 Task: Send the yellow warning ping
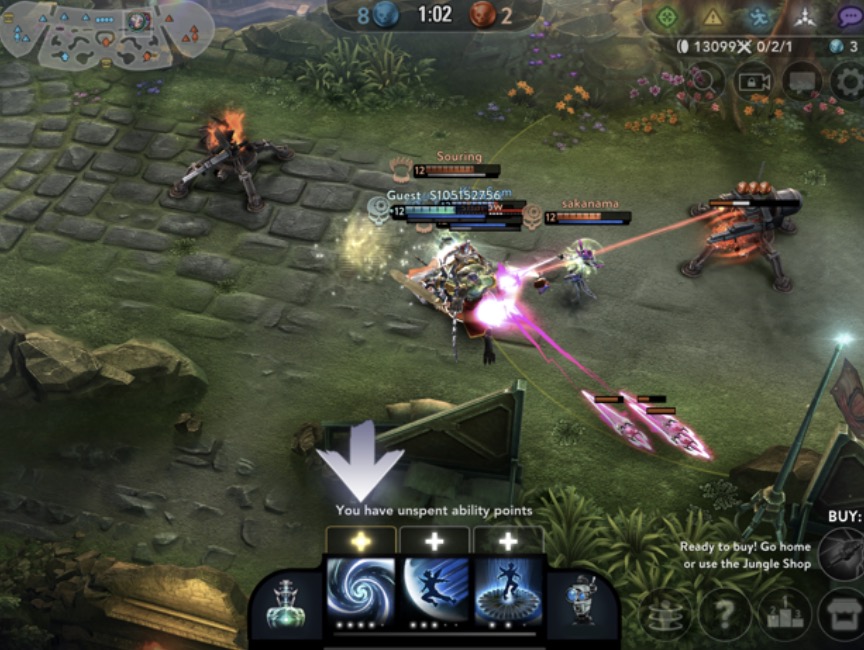pyautogui.click(x=712, y=17)
